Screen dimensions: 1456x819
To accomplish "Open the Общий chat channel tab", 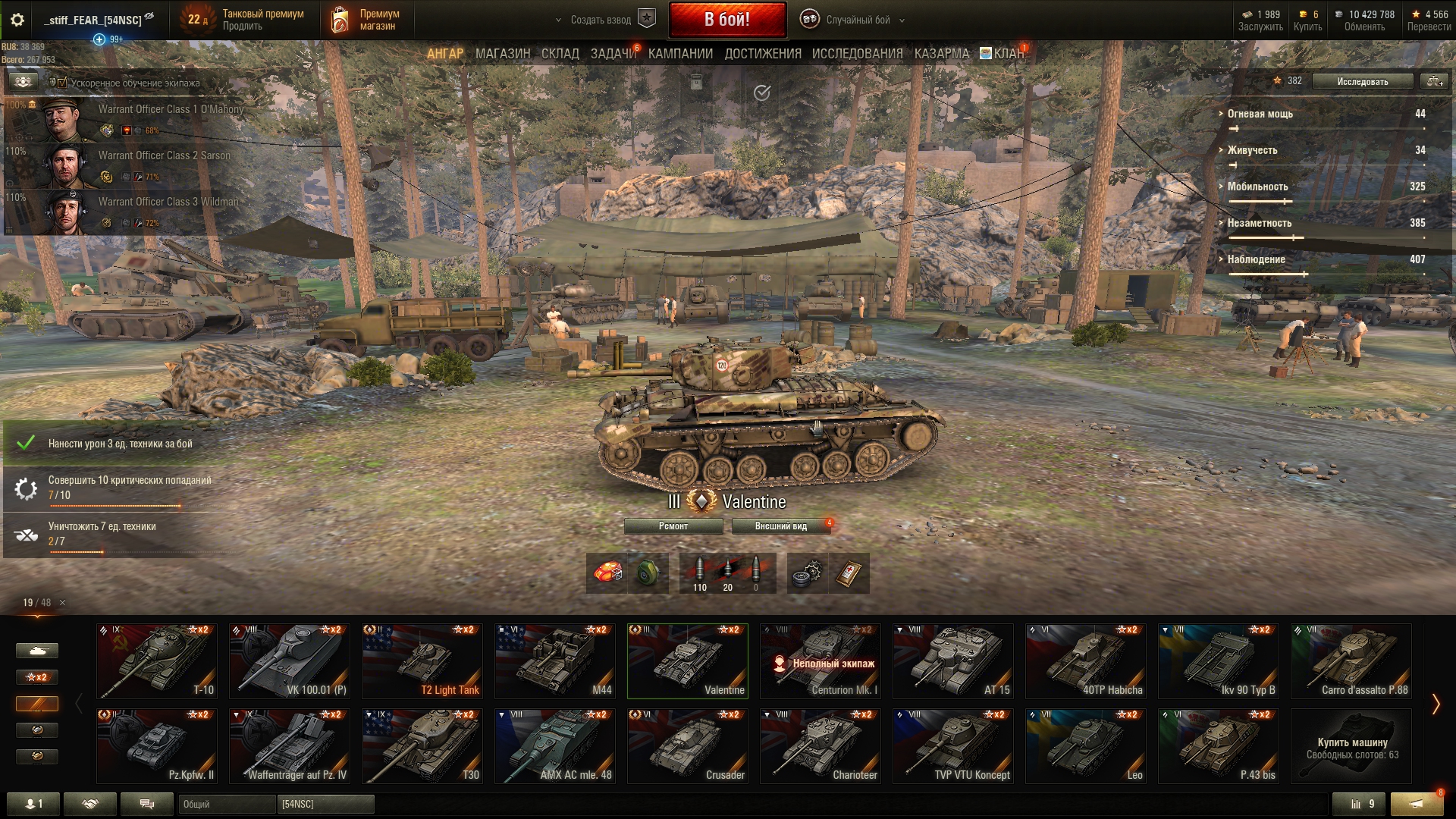I will [x=226, y=804].
